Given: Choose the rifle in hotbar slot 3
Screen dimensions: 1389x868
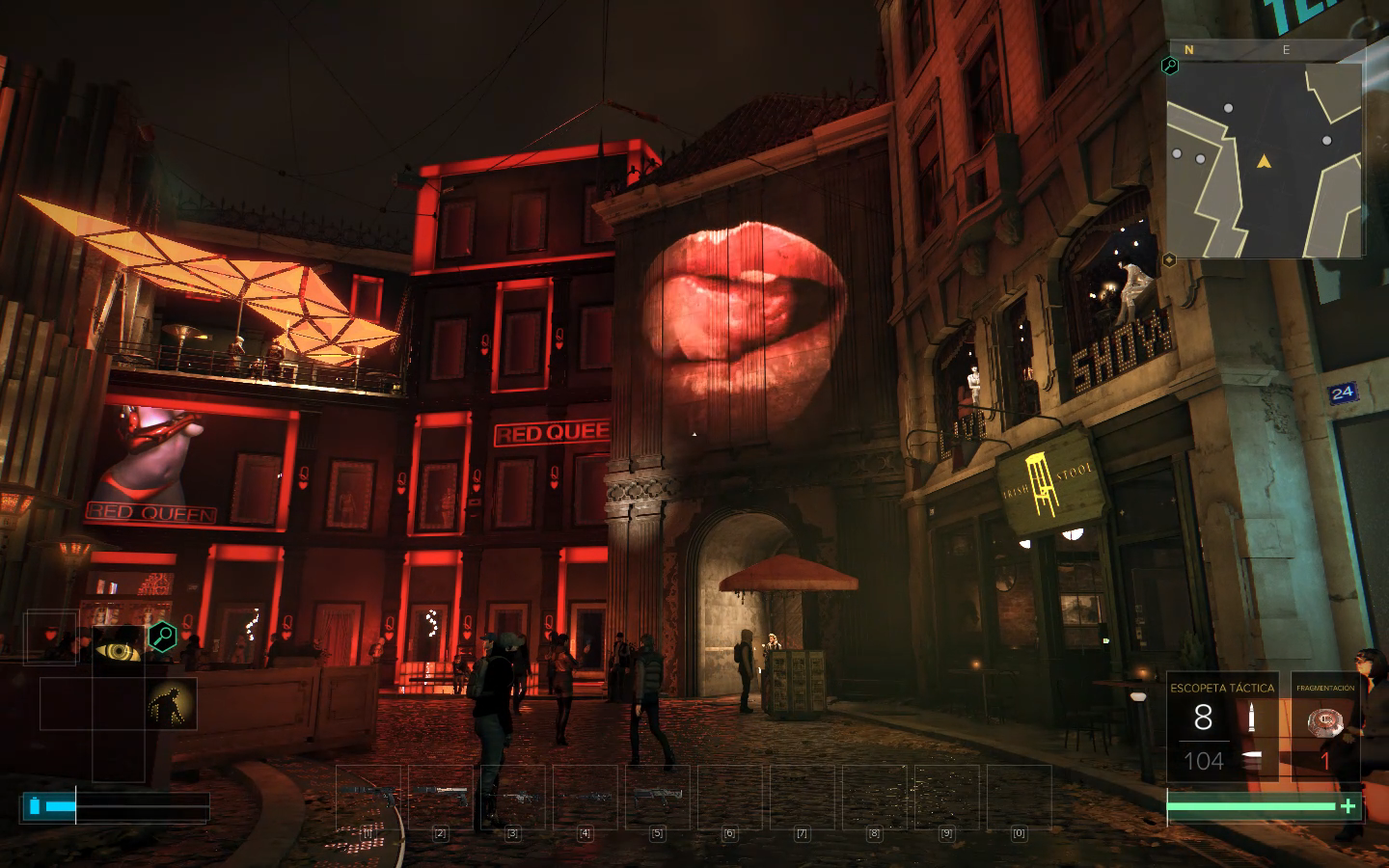Looking at the screenshot, I should pyautogui.click(x=512, y=797).
